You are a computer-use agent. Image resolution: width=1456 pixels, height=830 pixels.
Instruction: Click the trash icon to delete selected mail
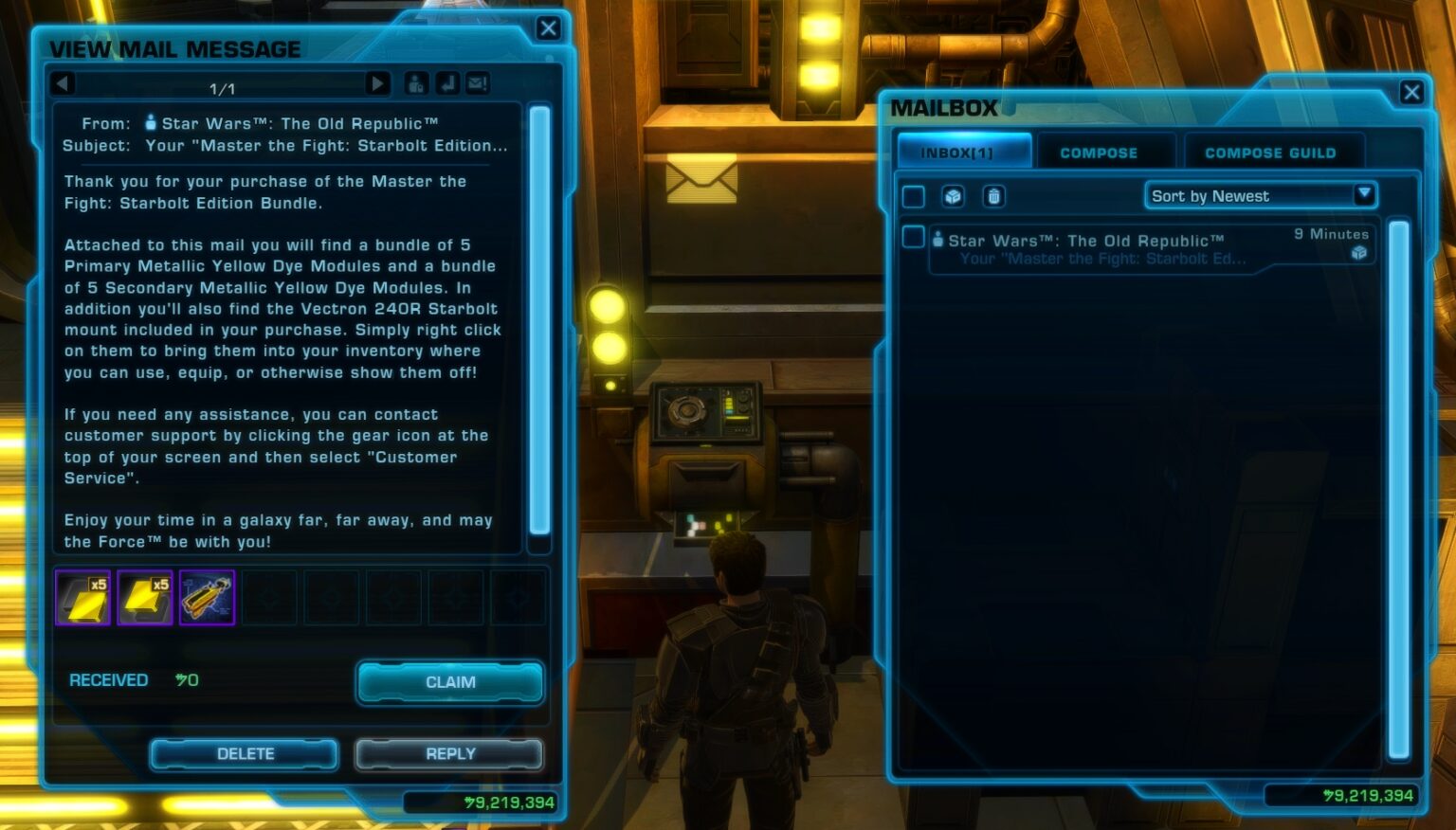(992, 196)
